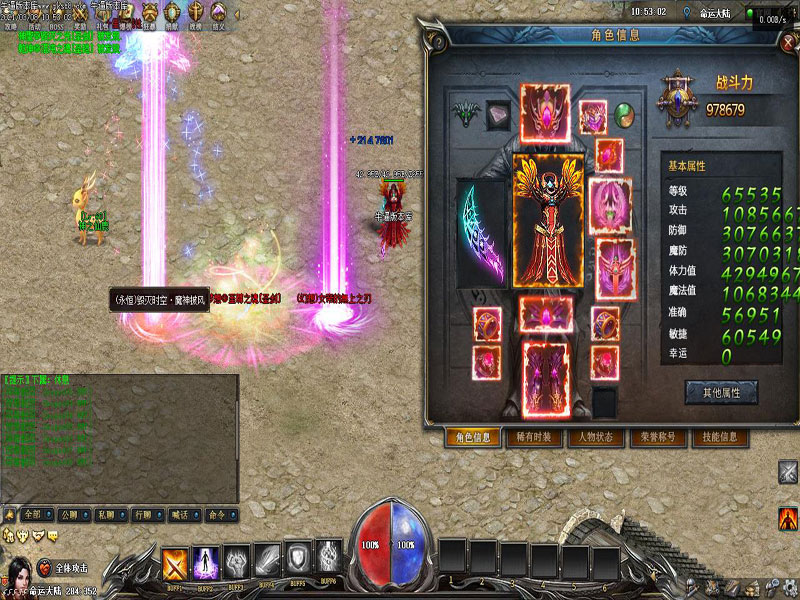Select the green yin-yang orb slot

pos(625,113)
